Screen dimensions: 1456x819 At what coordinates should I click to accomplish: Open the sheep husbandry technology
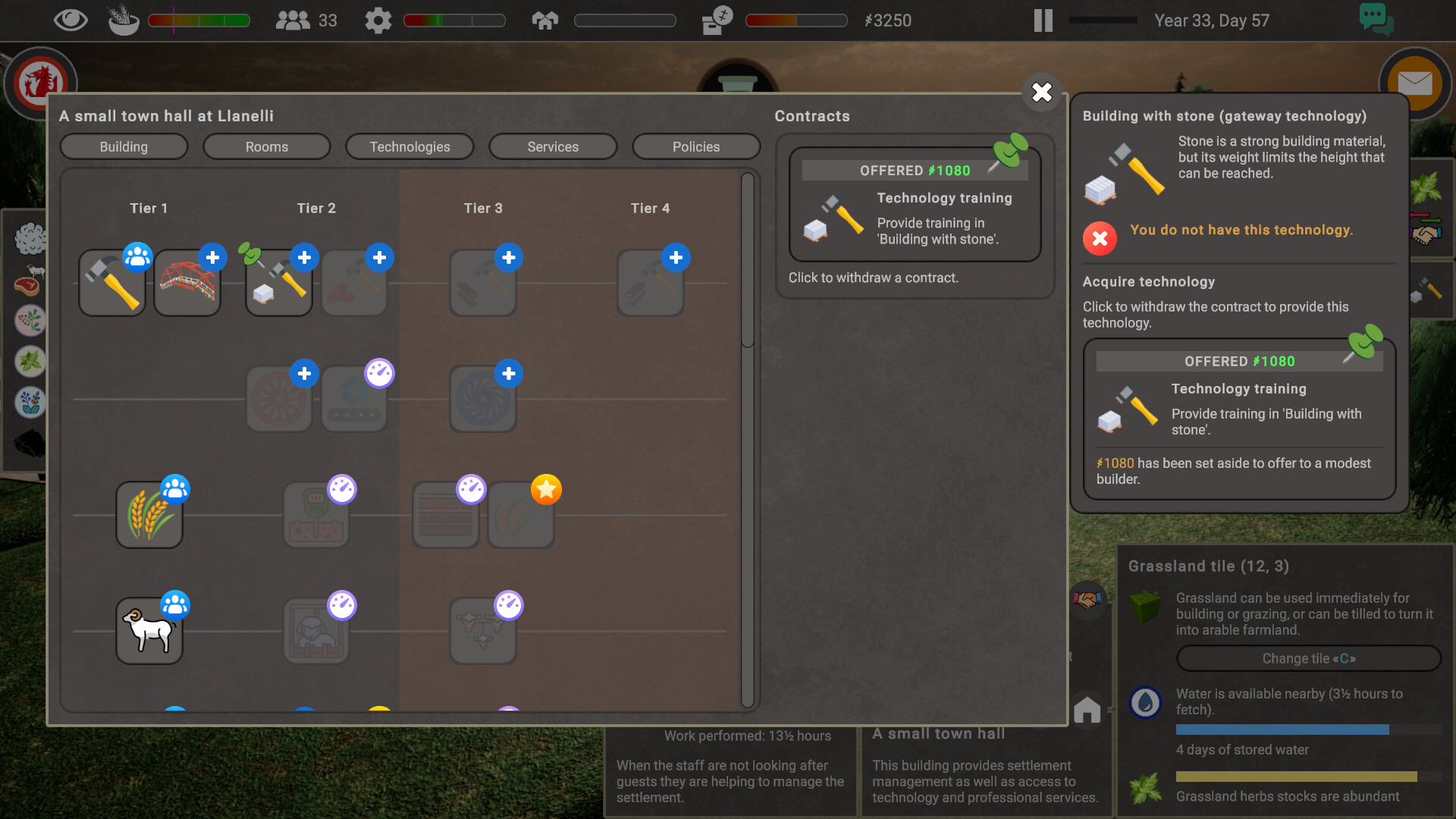(149, 629)
